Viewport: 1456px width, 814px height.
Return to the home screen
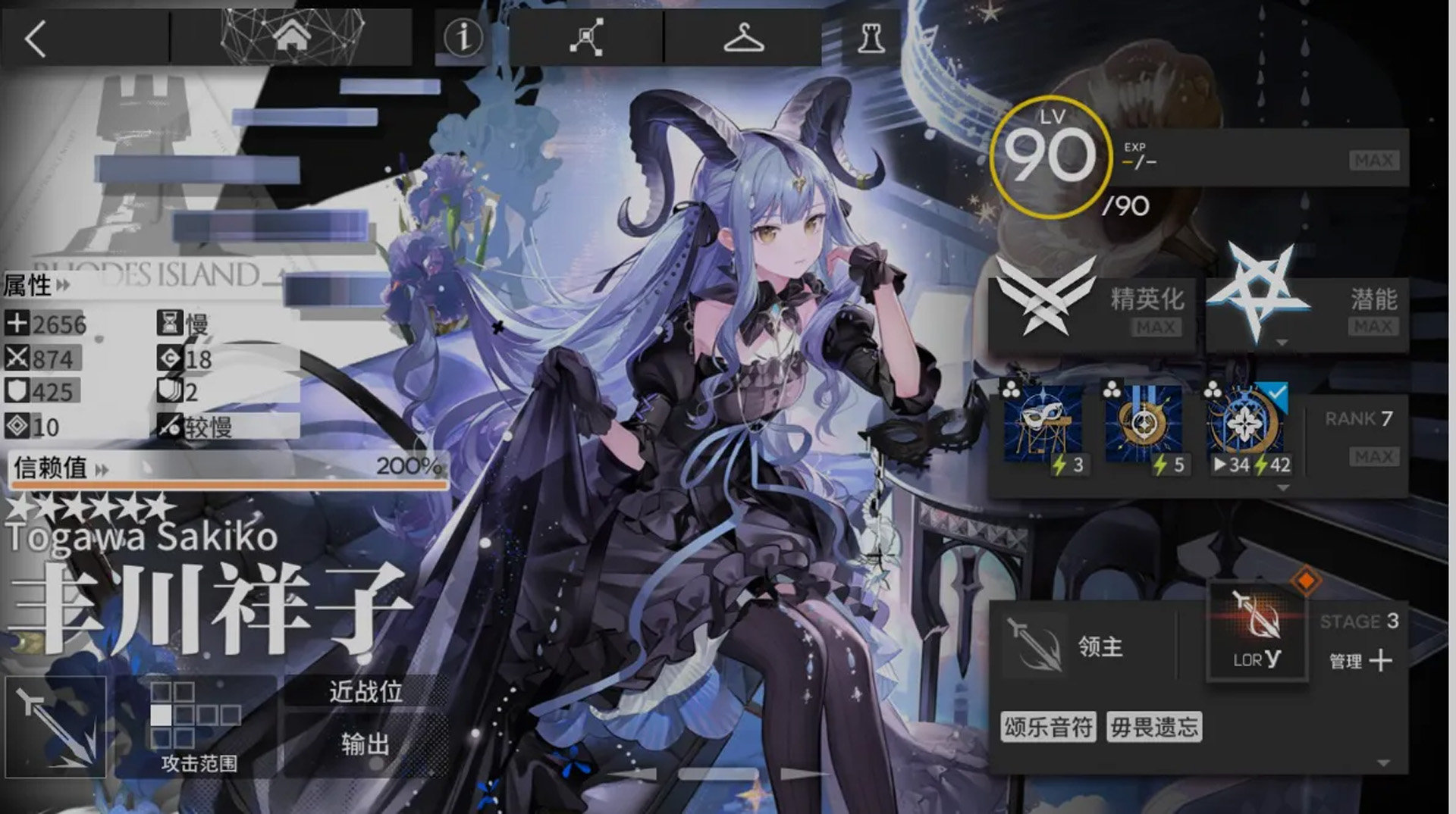[x=292, y=36]
